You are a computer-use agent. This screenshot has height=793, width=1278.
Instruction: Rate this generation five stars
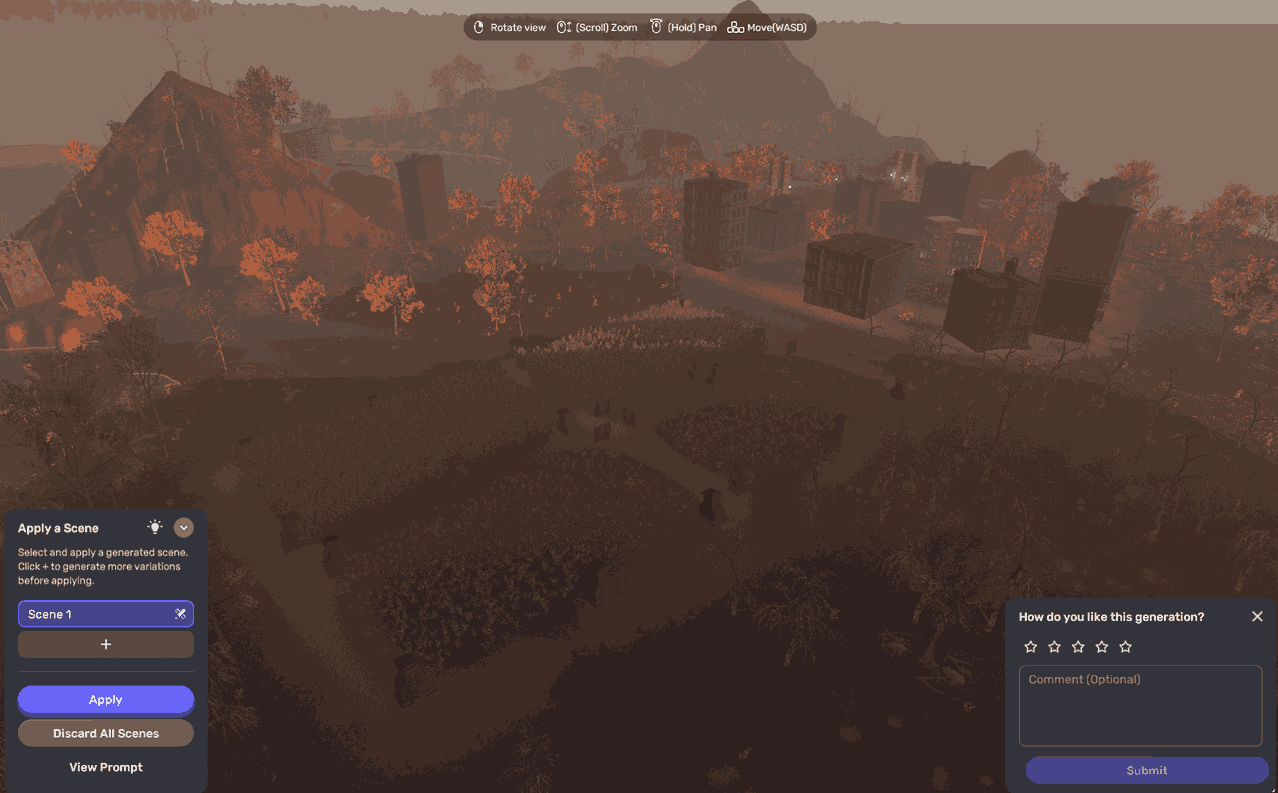pos(1125,647)
